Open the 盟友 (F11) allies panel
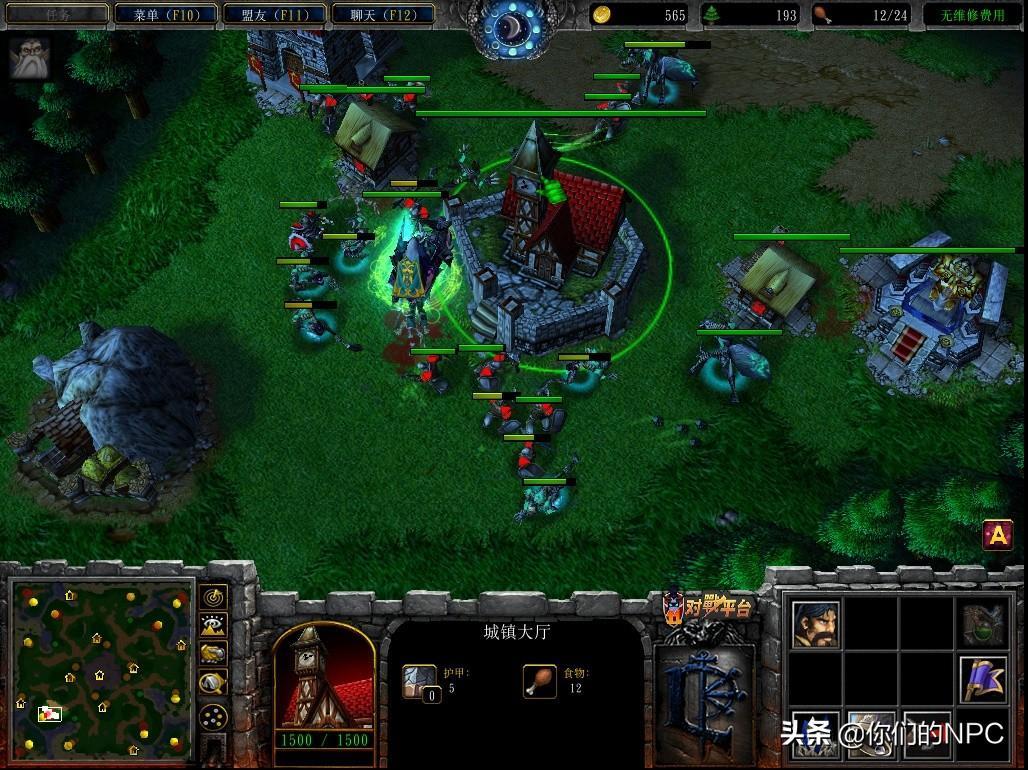Image resolution: width=1028 pixels, height=770 pixels. tap(270, 15)
